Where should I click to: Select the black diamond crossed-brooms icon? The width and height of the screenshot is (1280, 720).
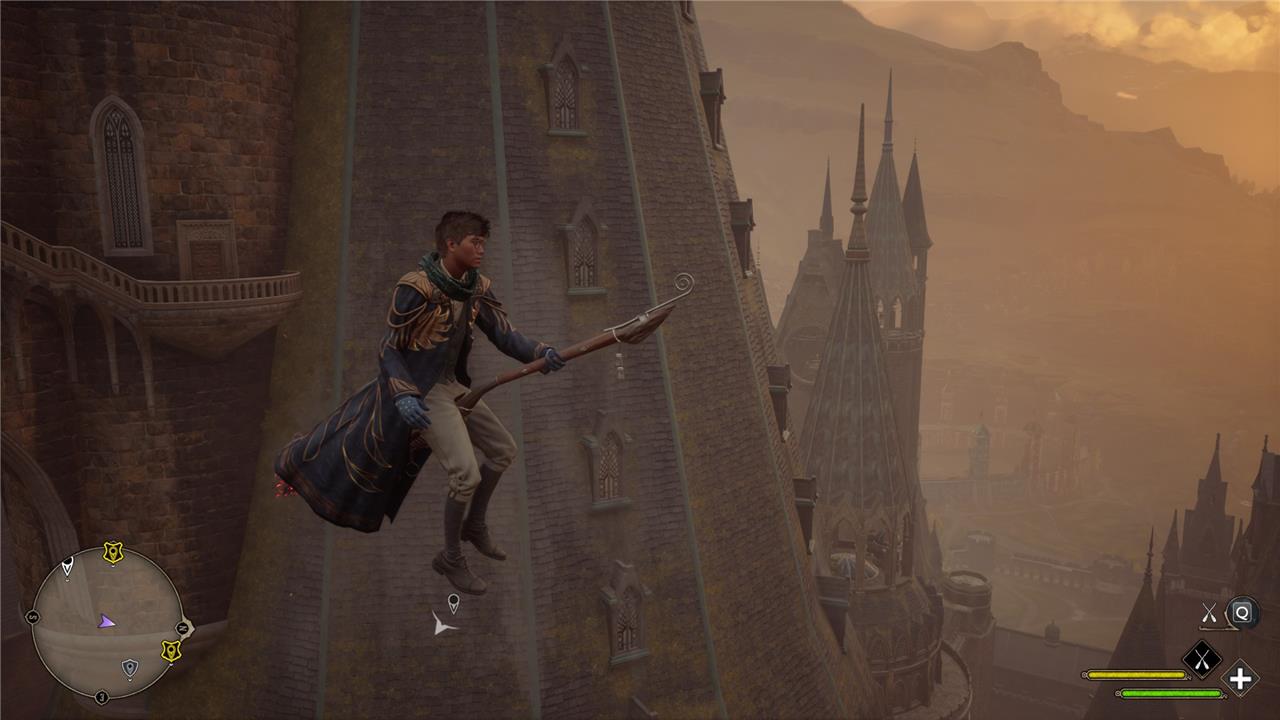coord(1201,659)
